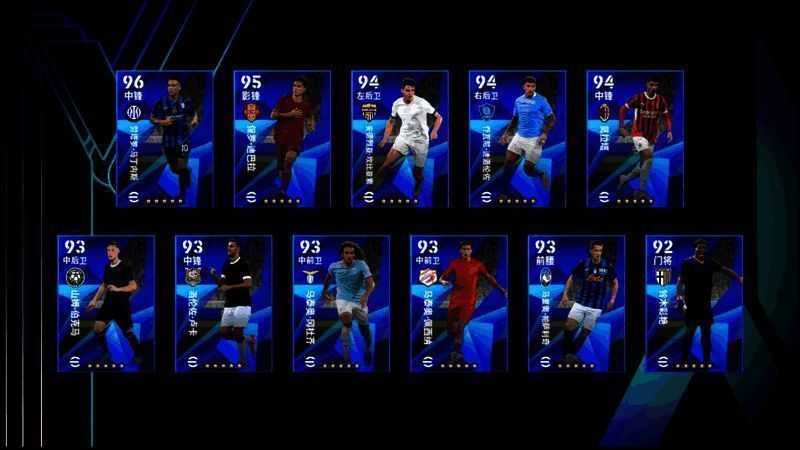The image size is (800, 450).
Task: Select the 93 中前卫 in the sky-blue kit
Action: pos(341,303)
